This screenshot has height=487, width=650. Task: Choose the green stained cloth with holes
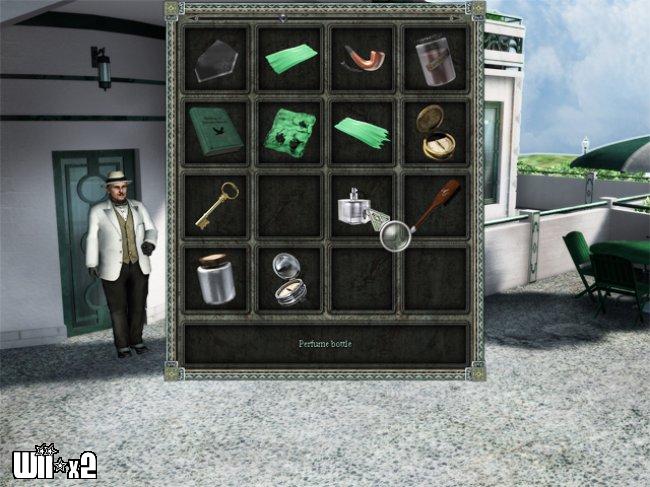click(x=289, y=132)
